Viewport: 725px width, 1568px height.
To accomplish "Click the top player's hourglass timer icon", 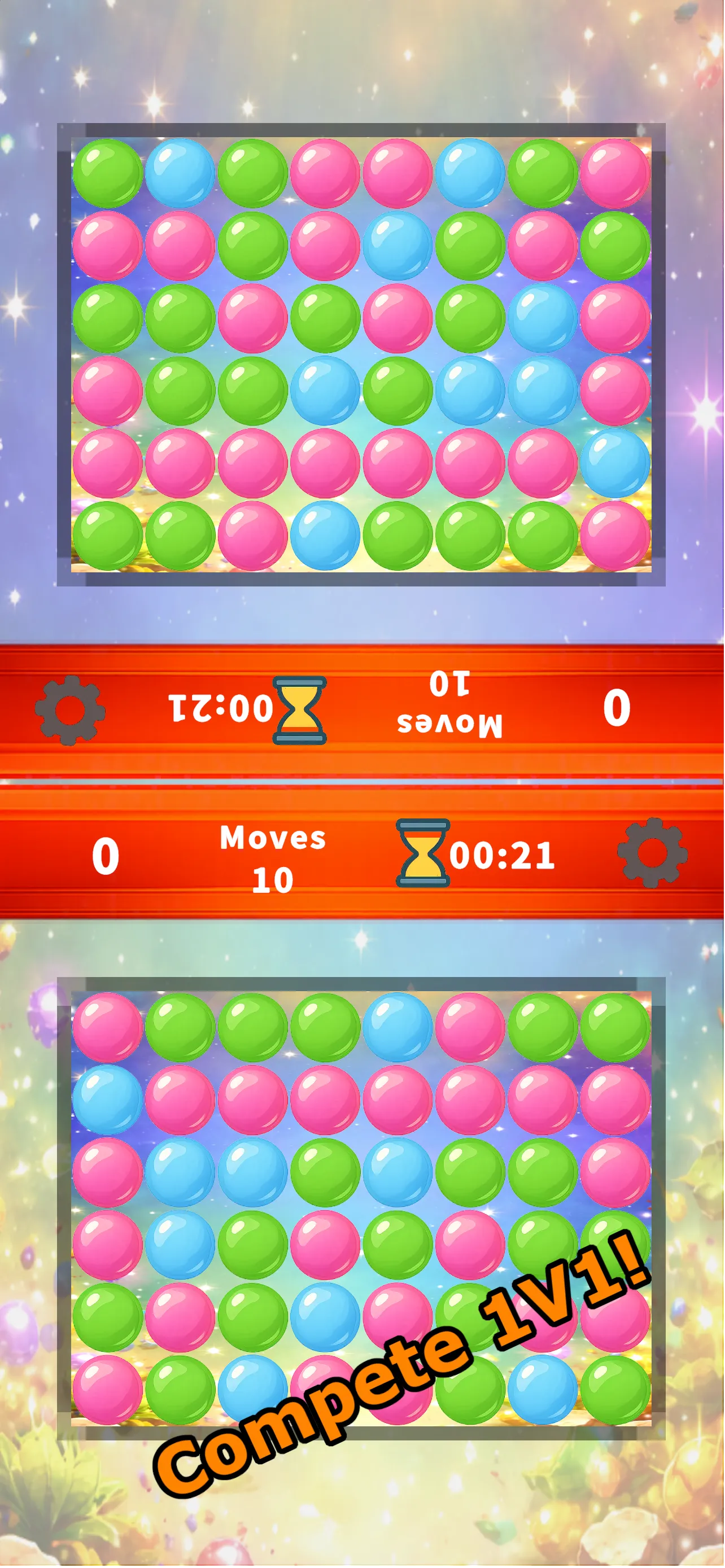I will 298,711.
